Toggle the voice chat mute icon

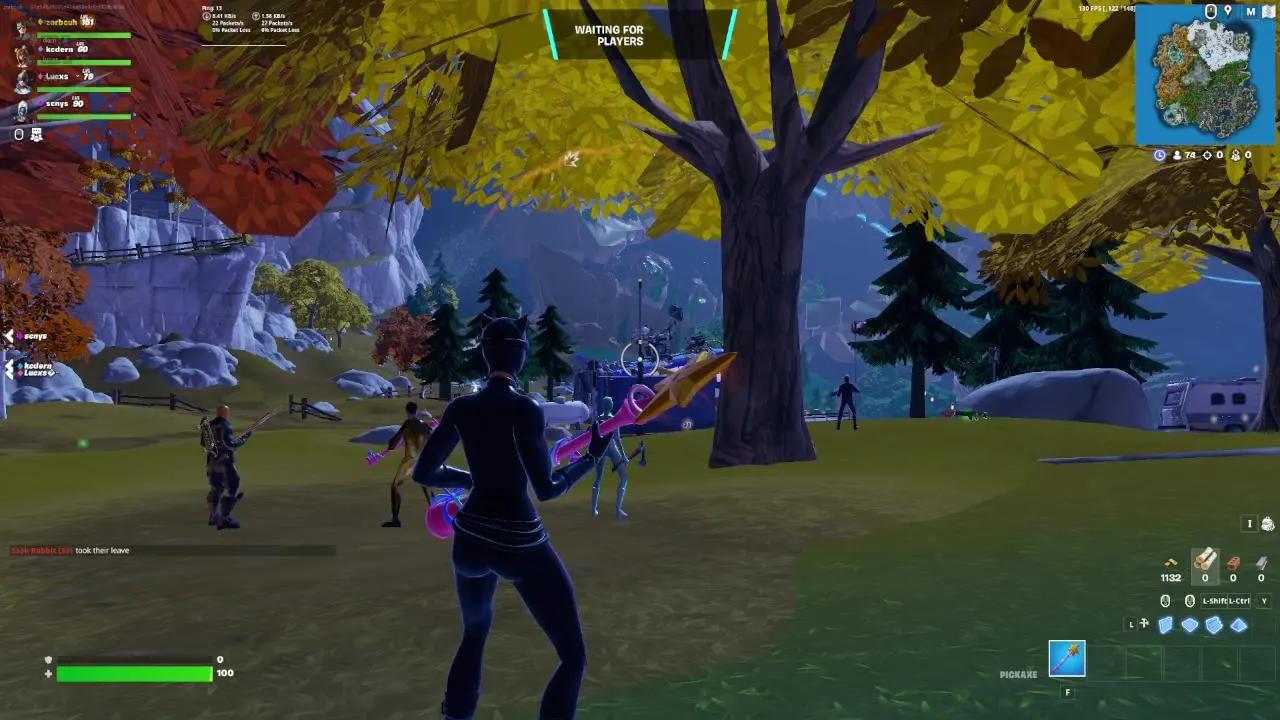19,134
